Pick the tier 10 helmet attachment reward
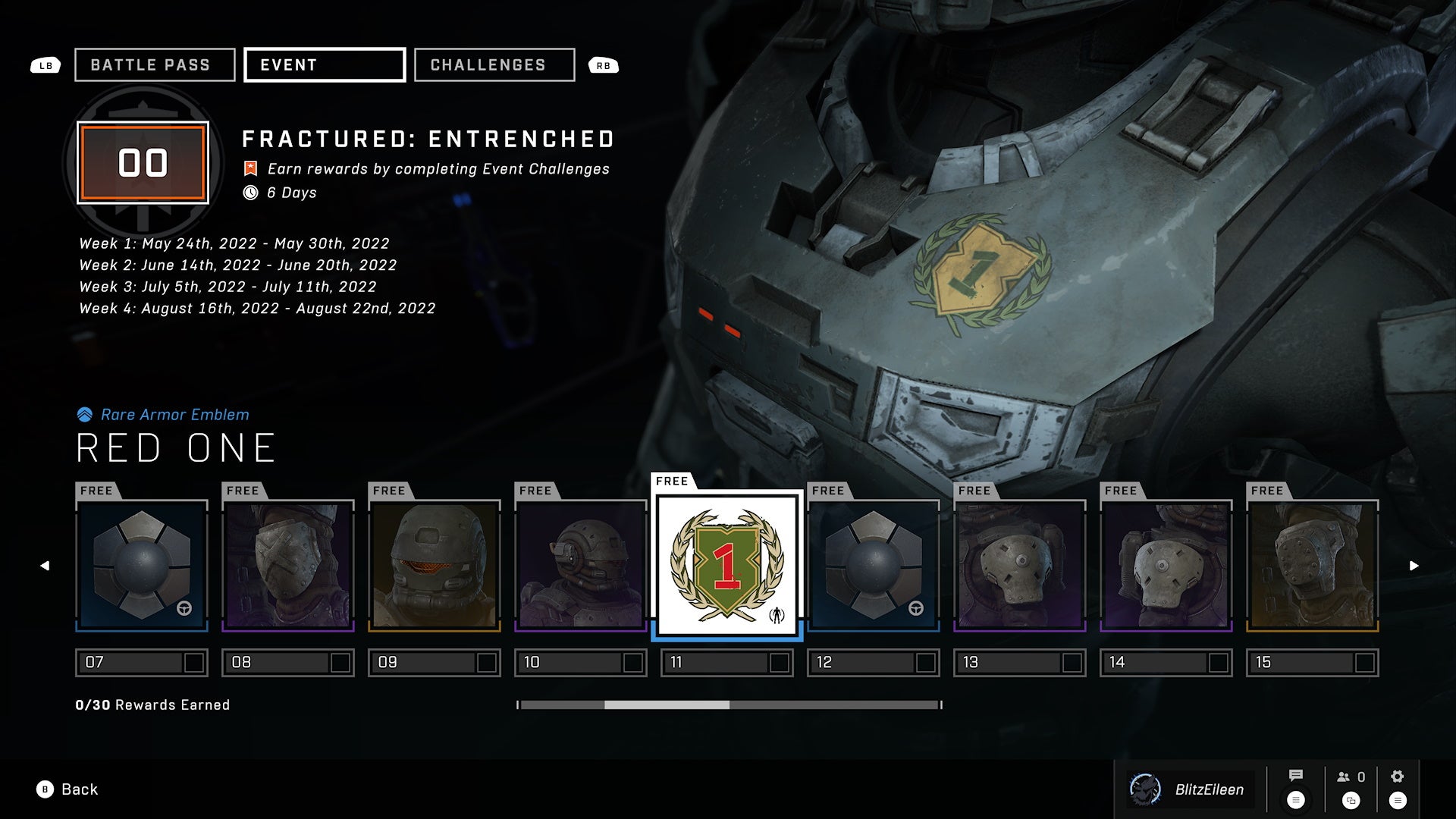The image size is (1456, 819). (x=581, y=565)
